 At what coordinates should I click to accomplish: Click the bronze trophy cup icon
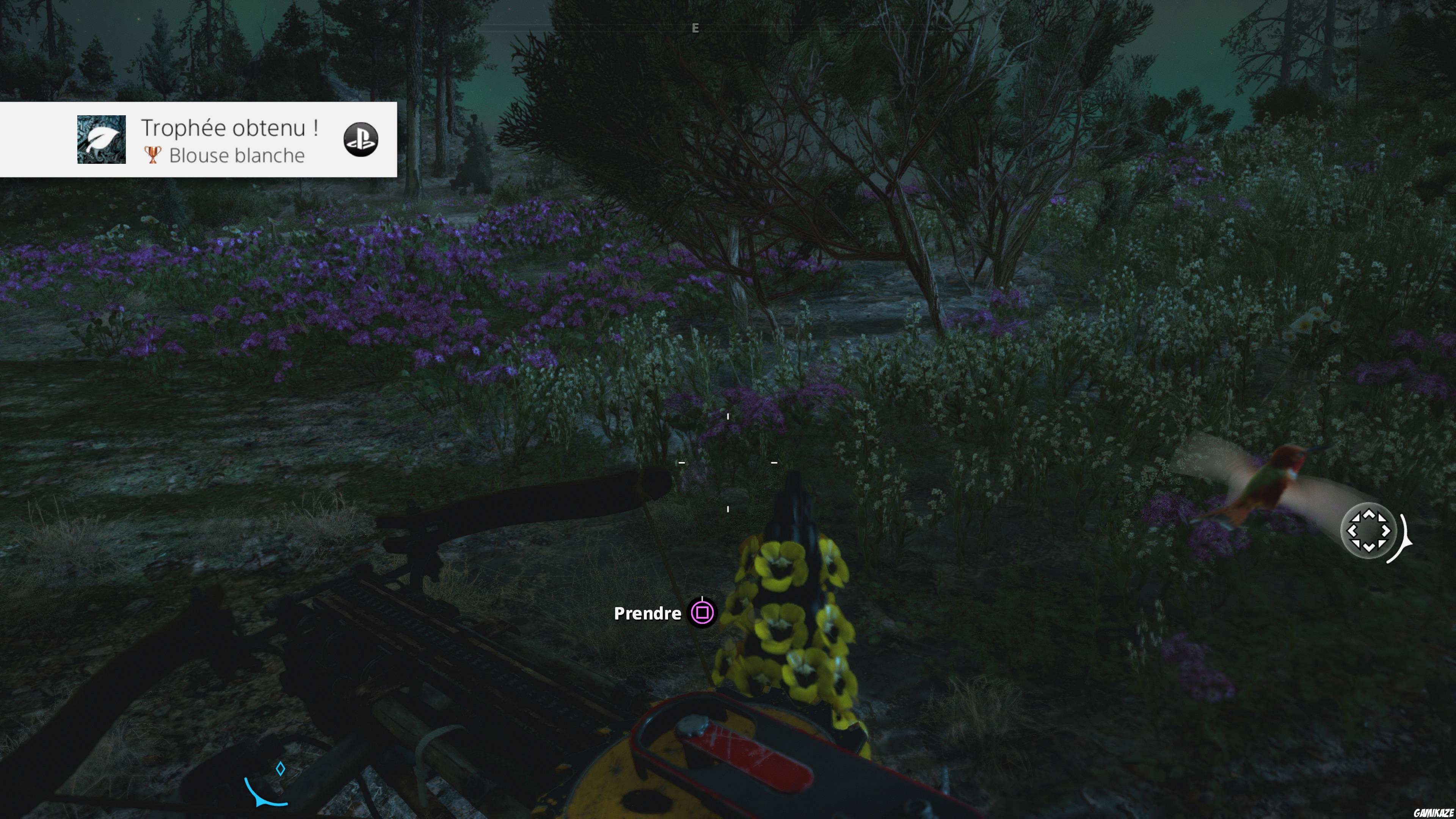[x=152, y=155]
